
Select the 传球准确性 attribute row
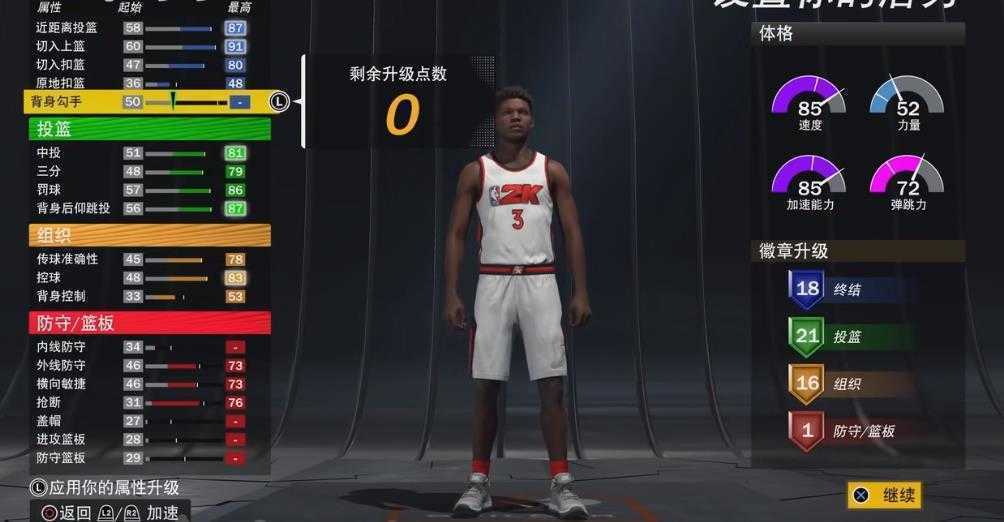pos(140,259)
